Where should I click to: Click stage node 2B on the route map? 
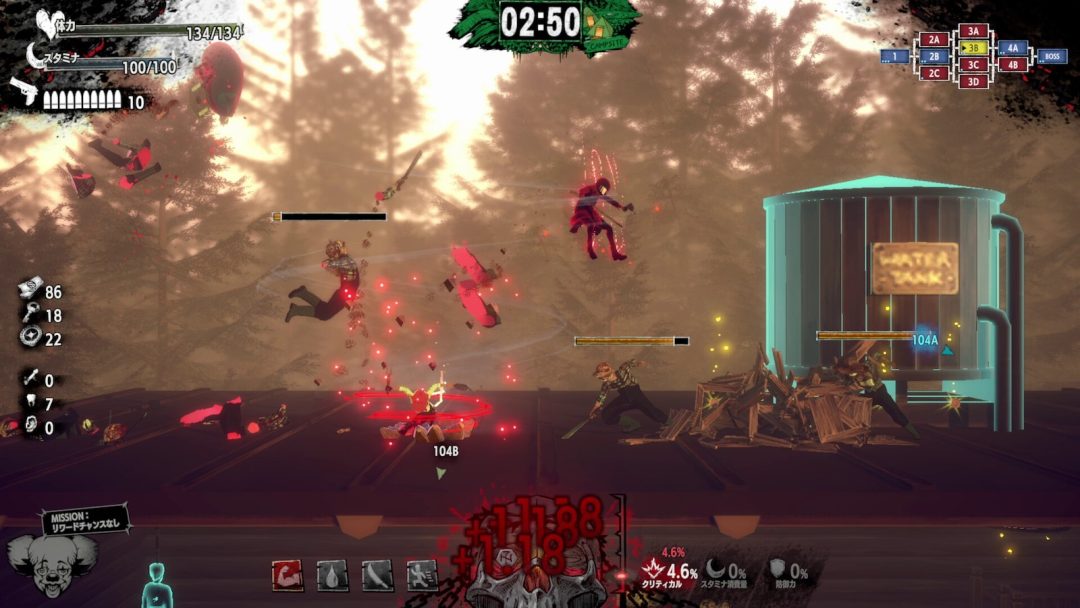(933, 56)
